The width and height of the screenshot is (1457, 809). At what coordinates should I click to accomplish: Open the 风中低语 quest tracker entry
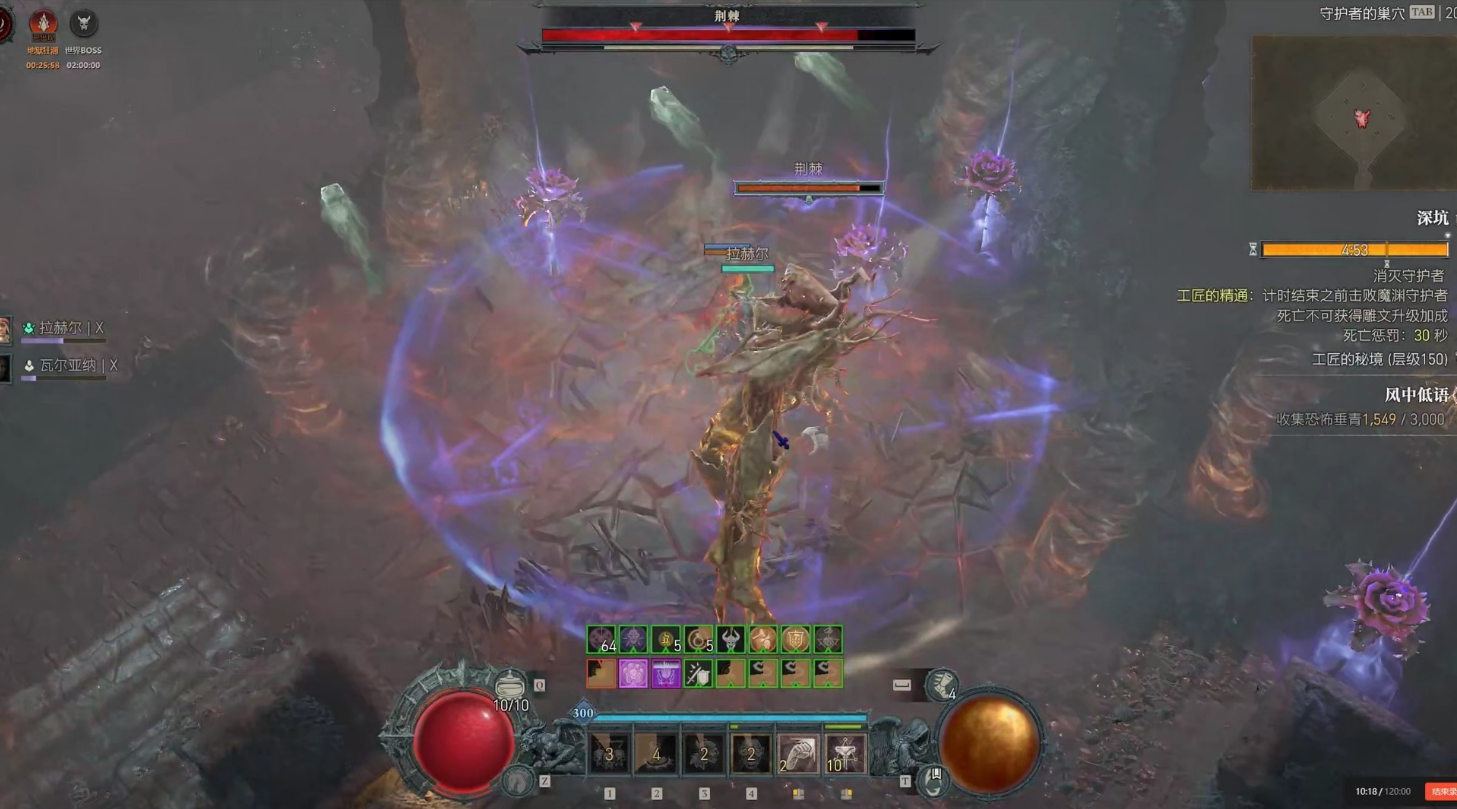click(1416, 396)
